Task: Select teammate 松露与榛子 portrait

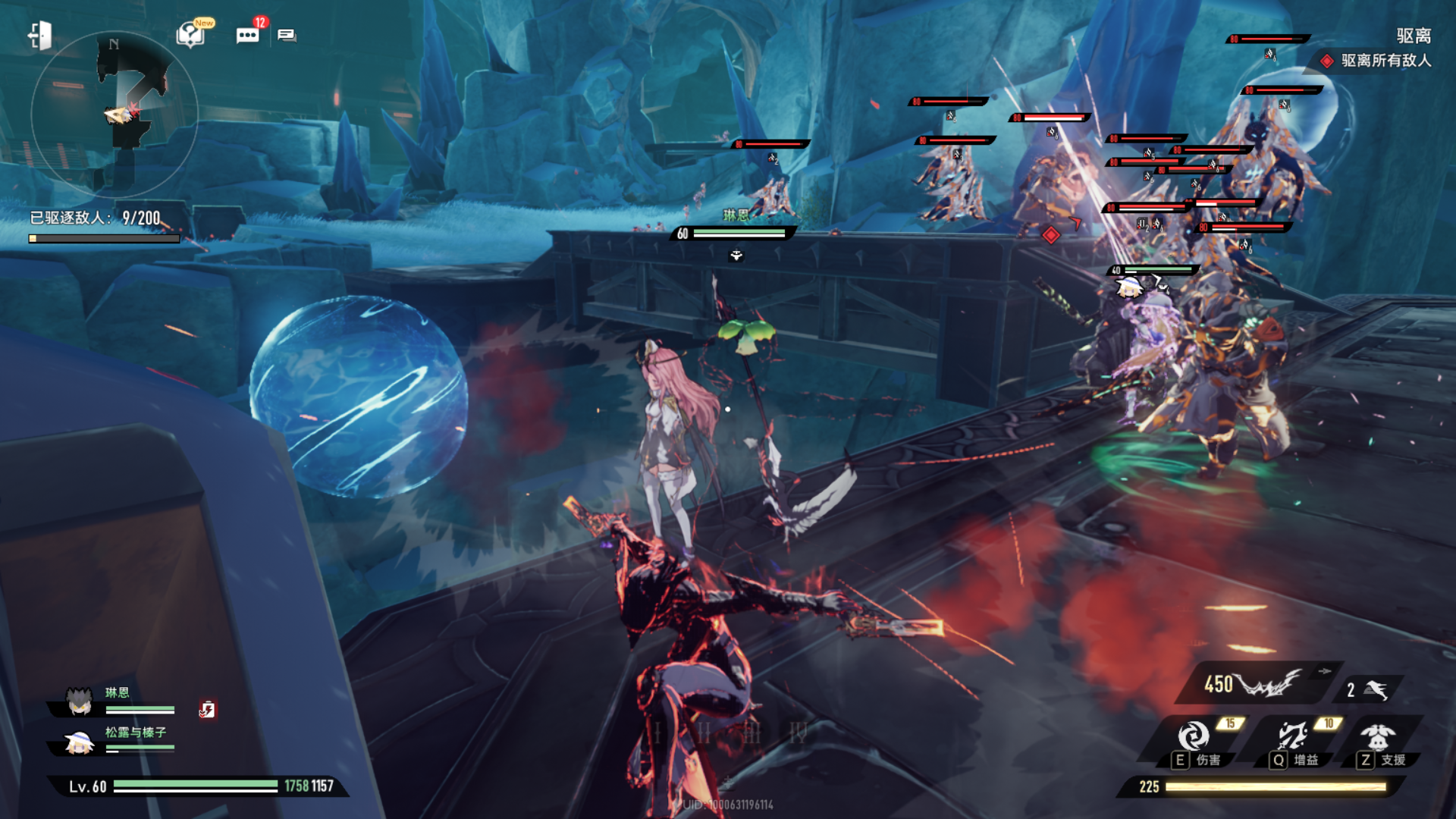Action: [x=79, y=742]
